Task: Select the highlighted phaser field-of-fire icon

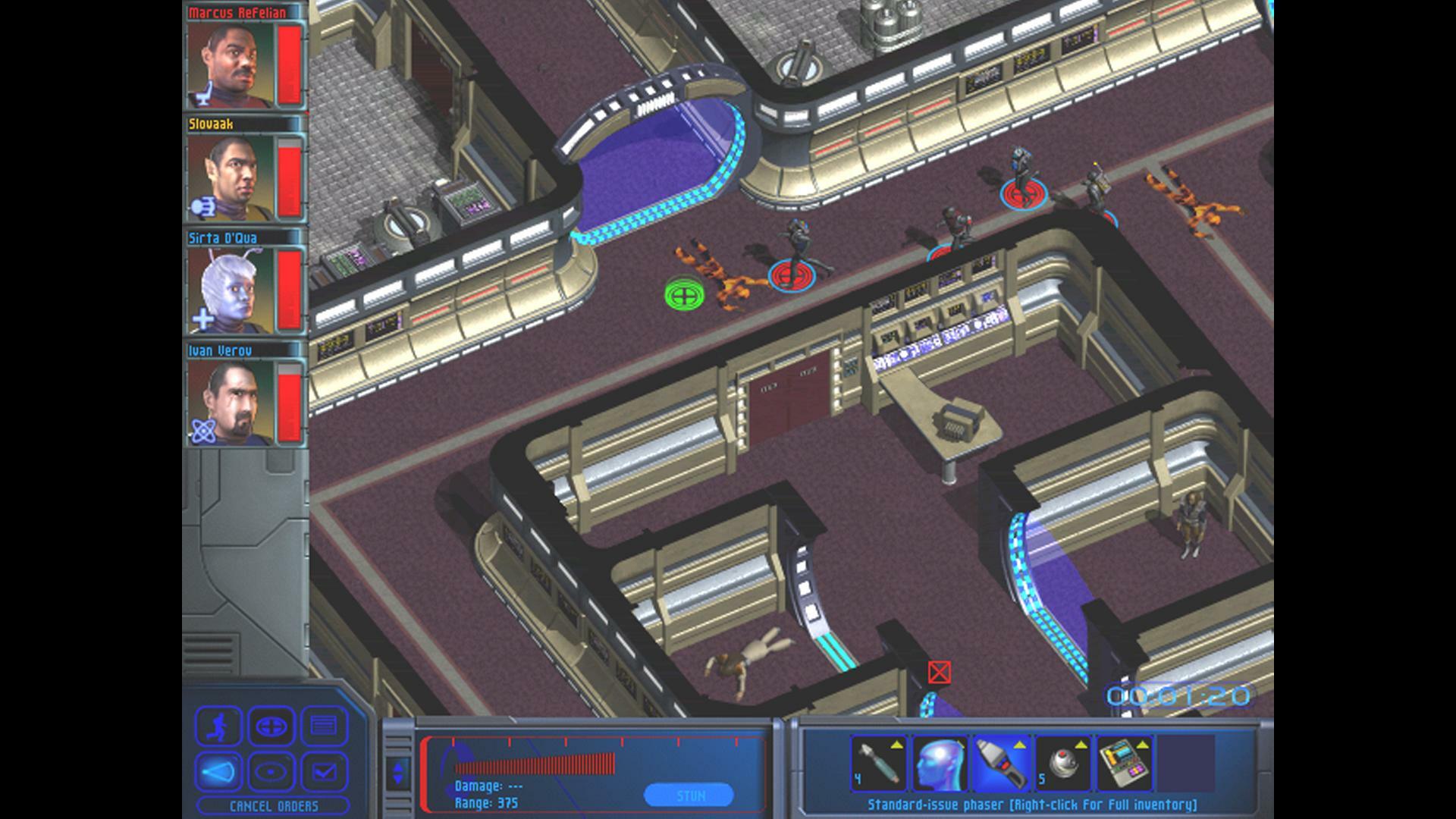Action: click(x=219, y=771)
